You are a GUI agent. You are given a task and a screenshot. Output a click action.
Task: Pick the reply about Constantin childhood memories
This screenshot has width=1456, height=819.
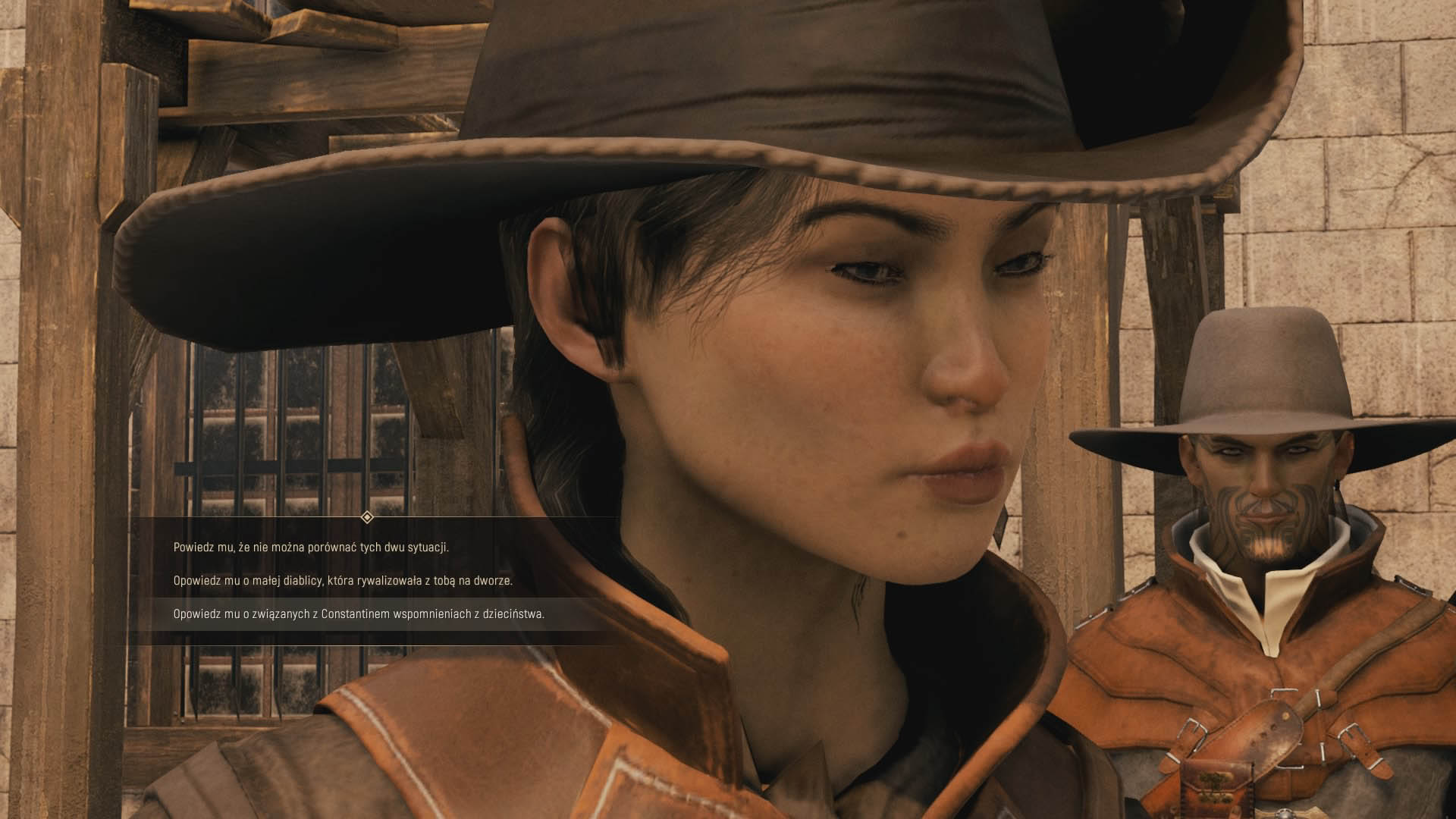pos(359,613)
